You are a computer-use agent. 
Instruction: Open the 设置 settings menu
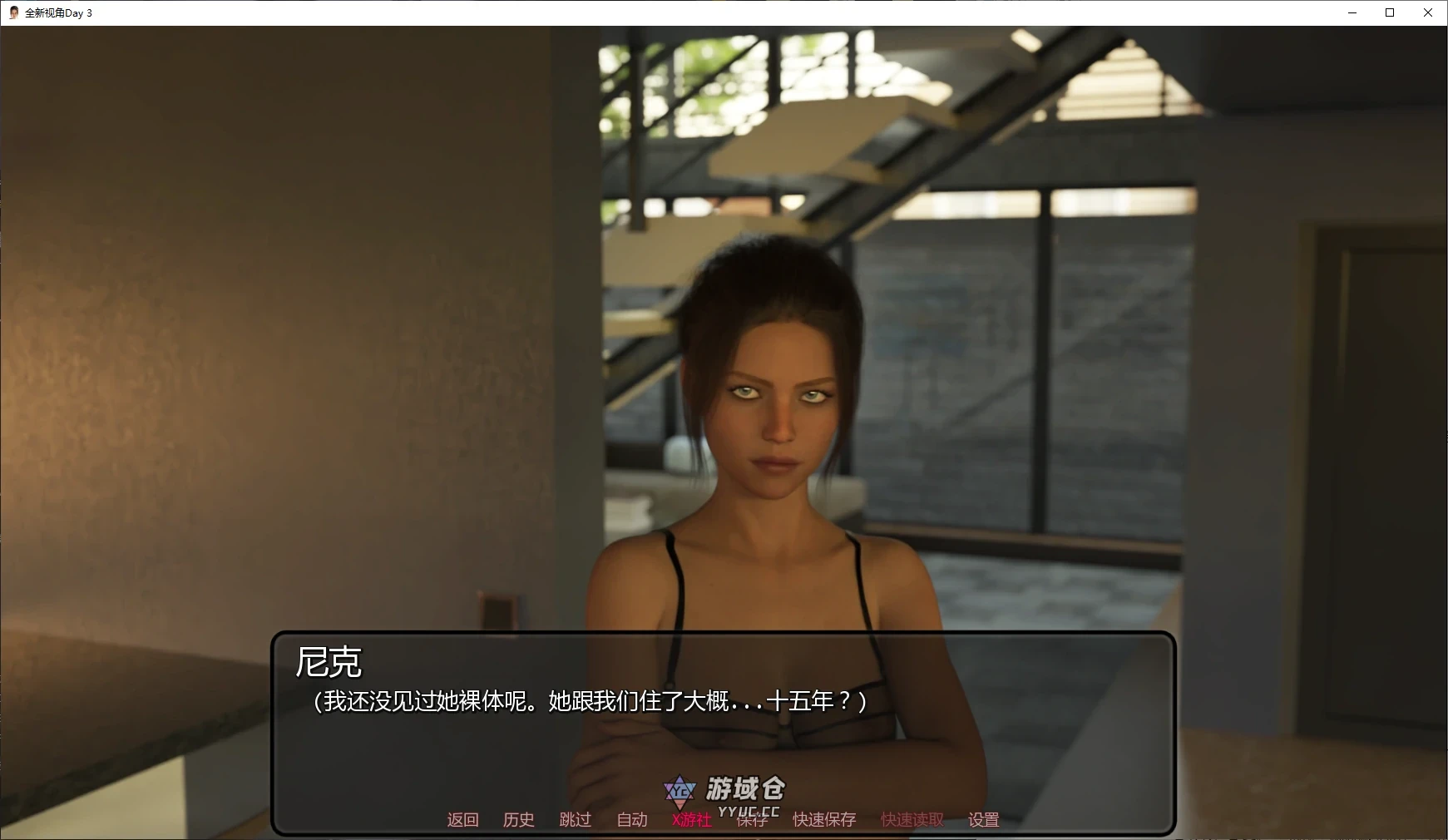(x=982, y=820)
